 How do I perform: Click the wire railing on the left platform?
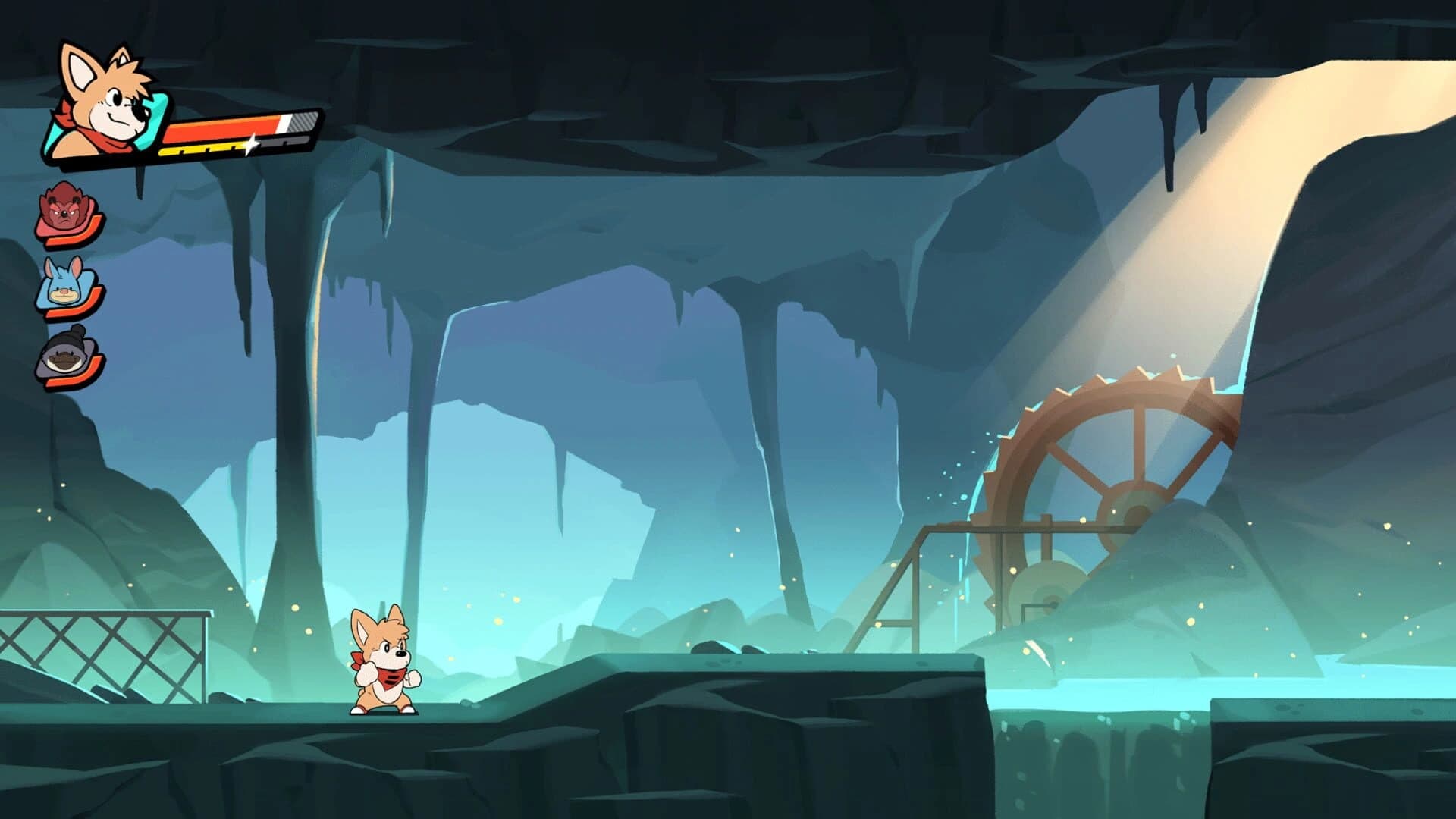pyautogui.click(x=106, y=645)
